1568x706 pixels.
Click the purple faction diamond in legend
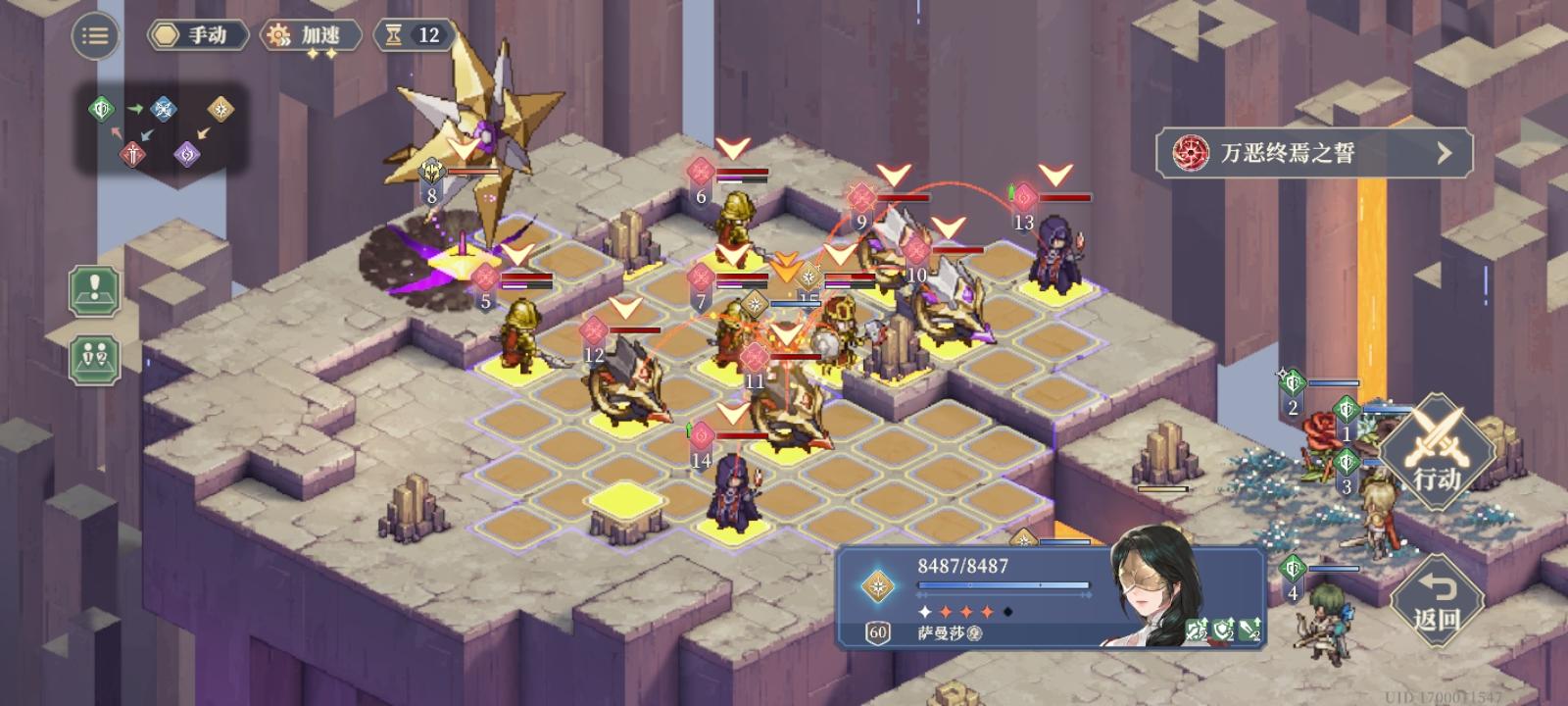pyautogui.click(x=187, y=154)
